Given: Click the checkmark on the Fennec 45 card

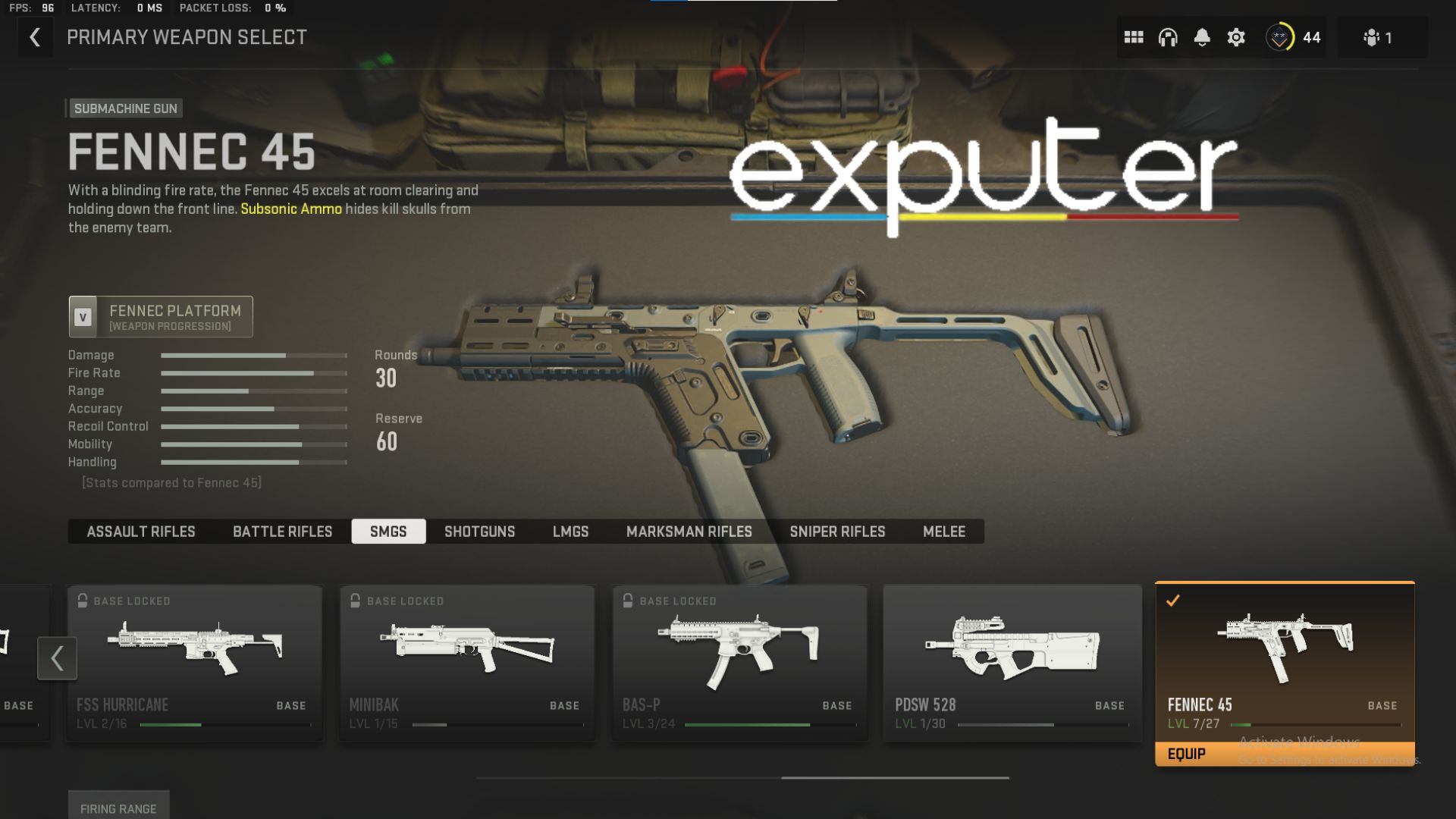Looking at the screenshot, I should coord(1173,600).
